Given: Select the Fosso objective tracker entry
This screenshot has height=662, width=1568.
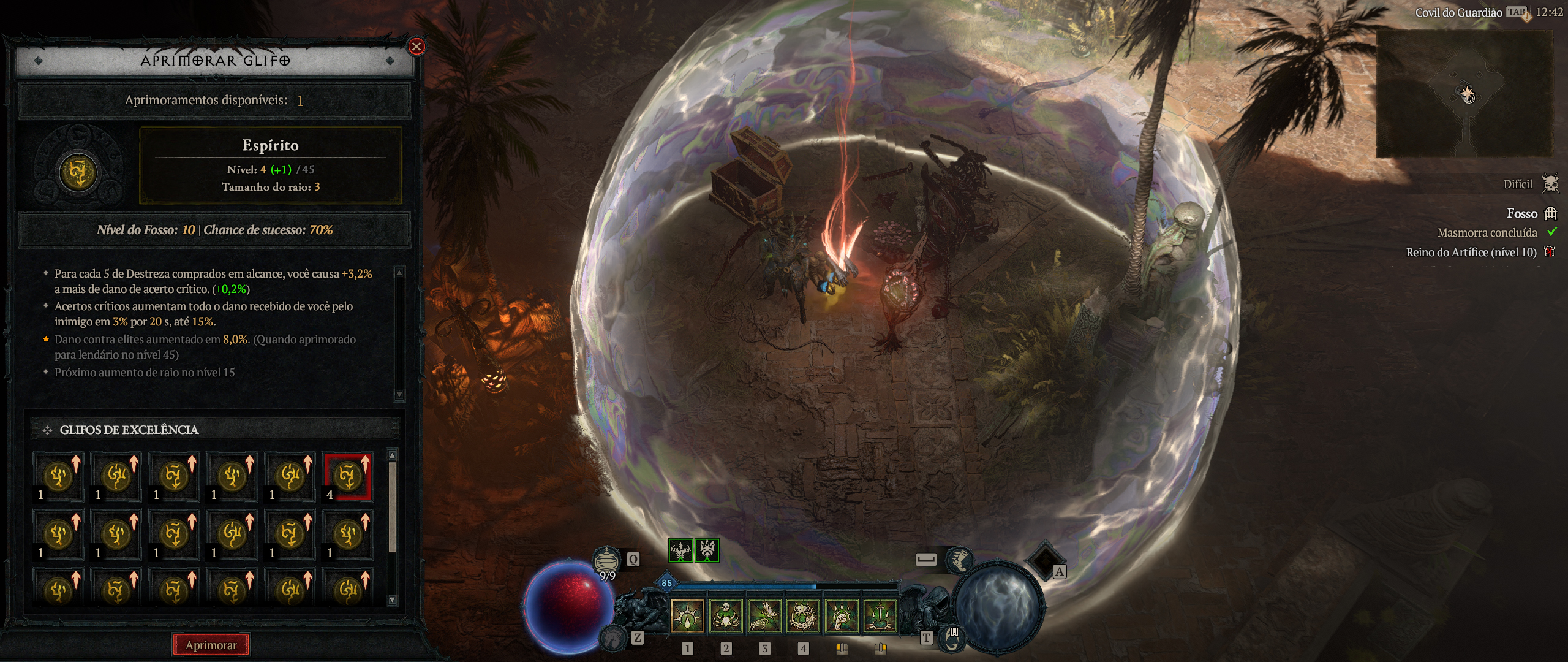Looking at the screenshot, I should (1522, 213).
